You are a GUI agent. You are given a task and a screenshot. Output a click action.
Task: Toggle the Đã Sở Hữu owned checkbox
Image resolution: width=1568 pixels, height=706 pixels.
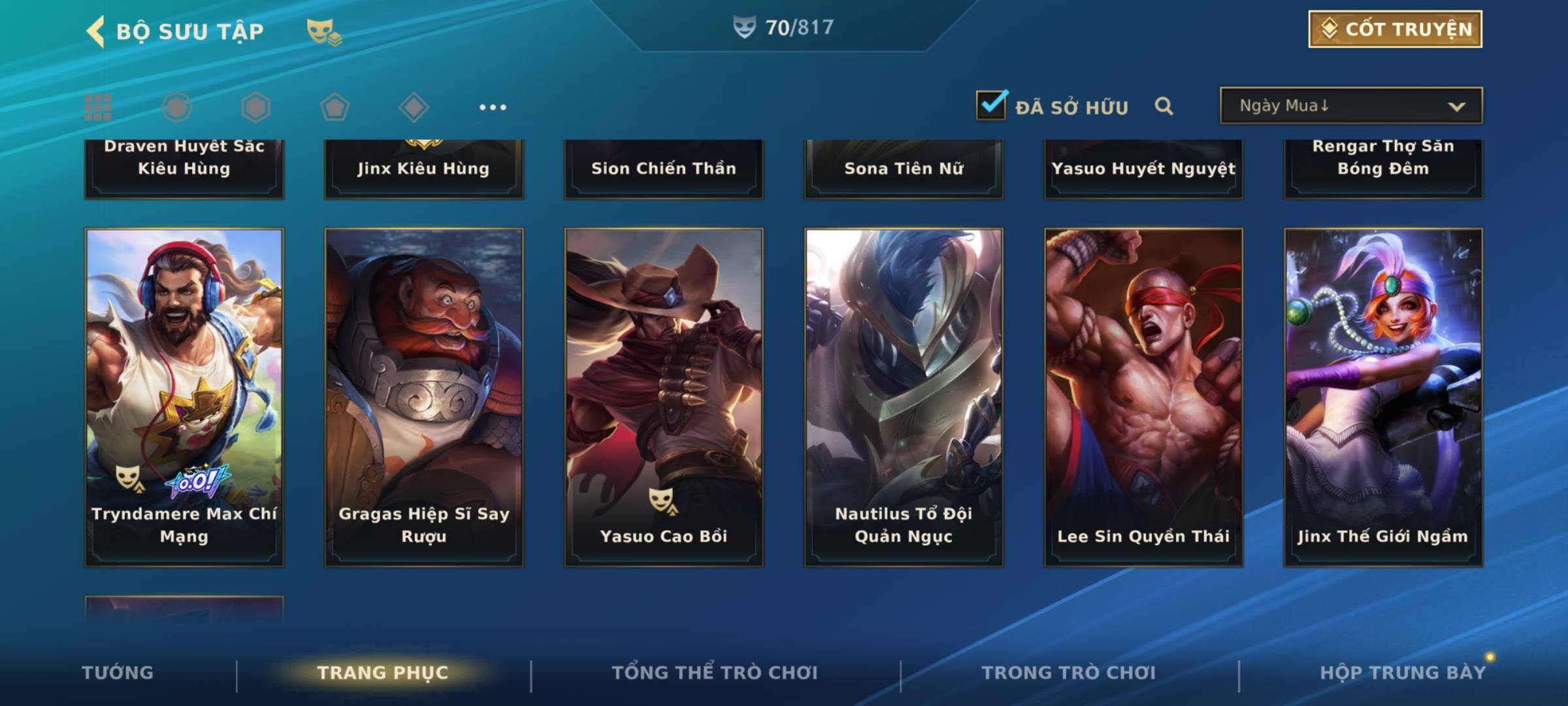[x=991, y=105]
